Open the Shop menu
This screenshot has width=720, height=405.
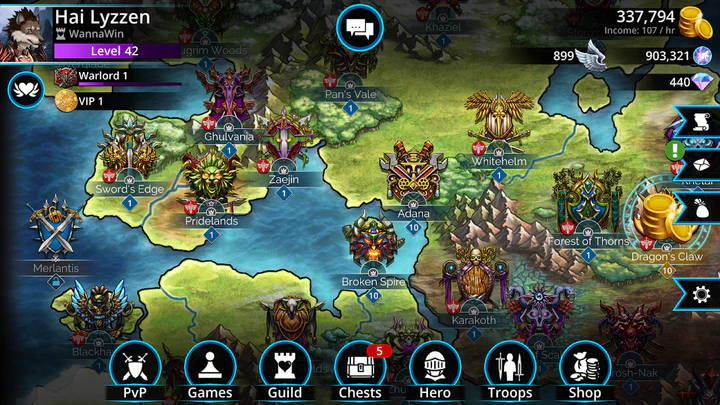pos(585,368)
